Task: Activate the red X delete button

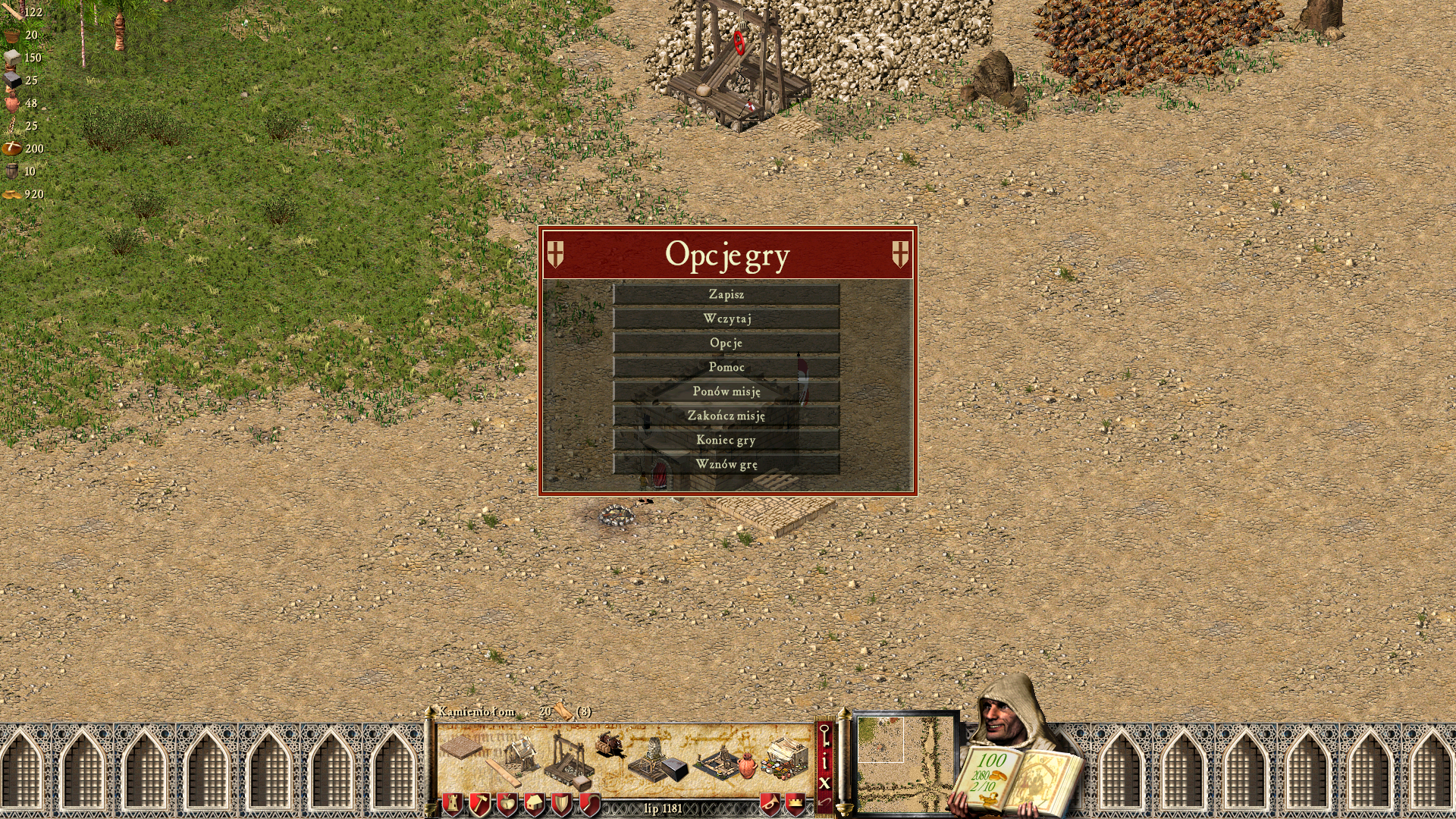Action: (x=824, y=783)
